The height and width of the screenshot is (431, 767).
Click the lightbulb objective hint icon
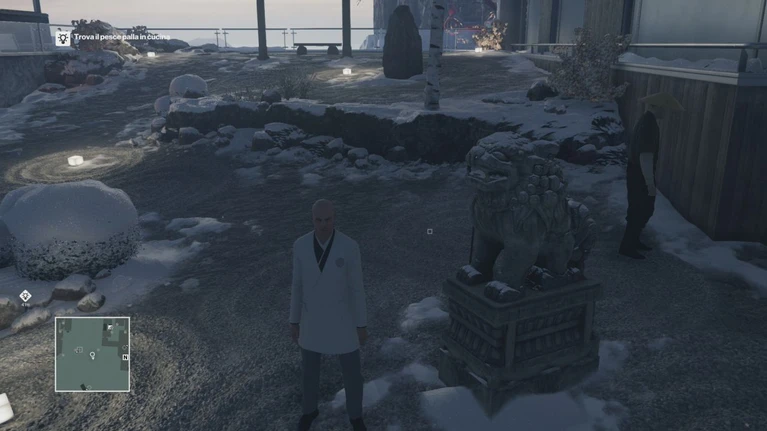[x=63, y=38]
